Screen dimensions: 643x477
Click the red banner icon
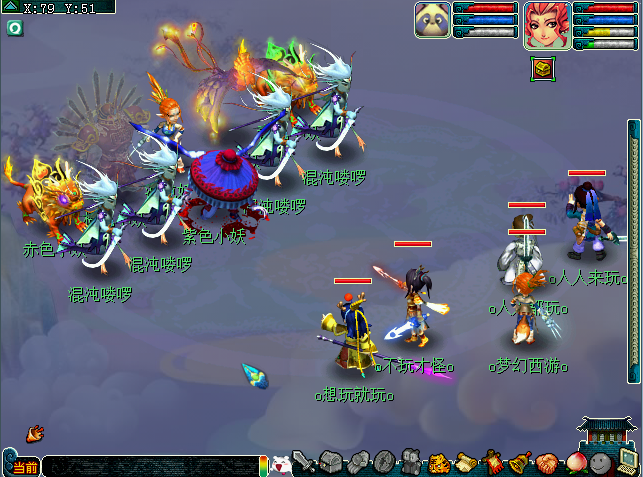coord(492,462)
